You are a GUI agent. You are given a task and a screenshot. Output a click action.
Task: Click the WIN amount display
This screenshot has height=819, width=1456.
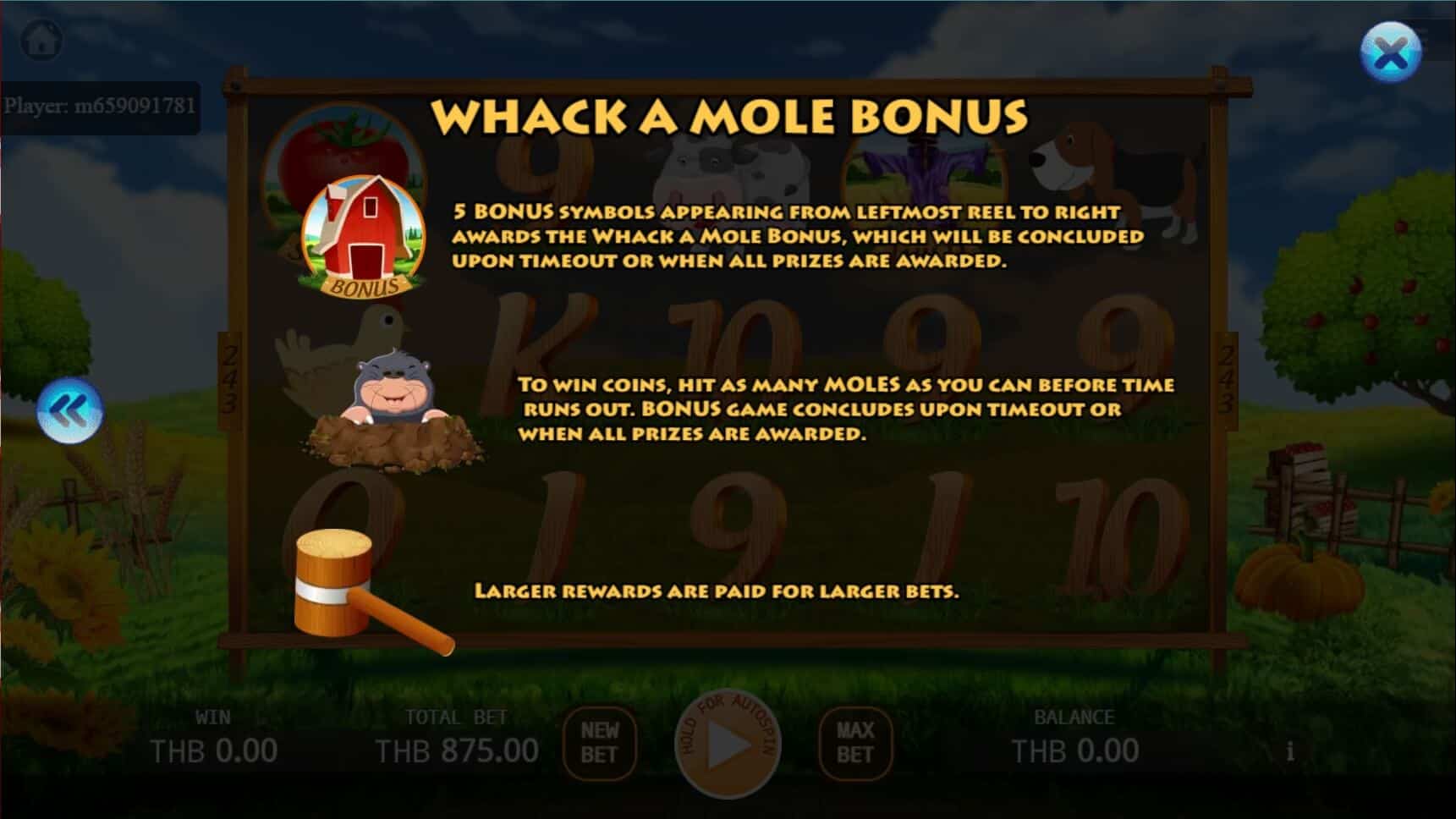214,748
